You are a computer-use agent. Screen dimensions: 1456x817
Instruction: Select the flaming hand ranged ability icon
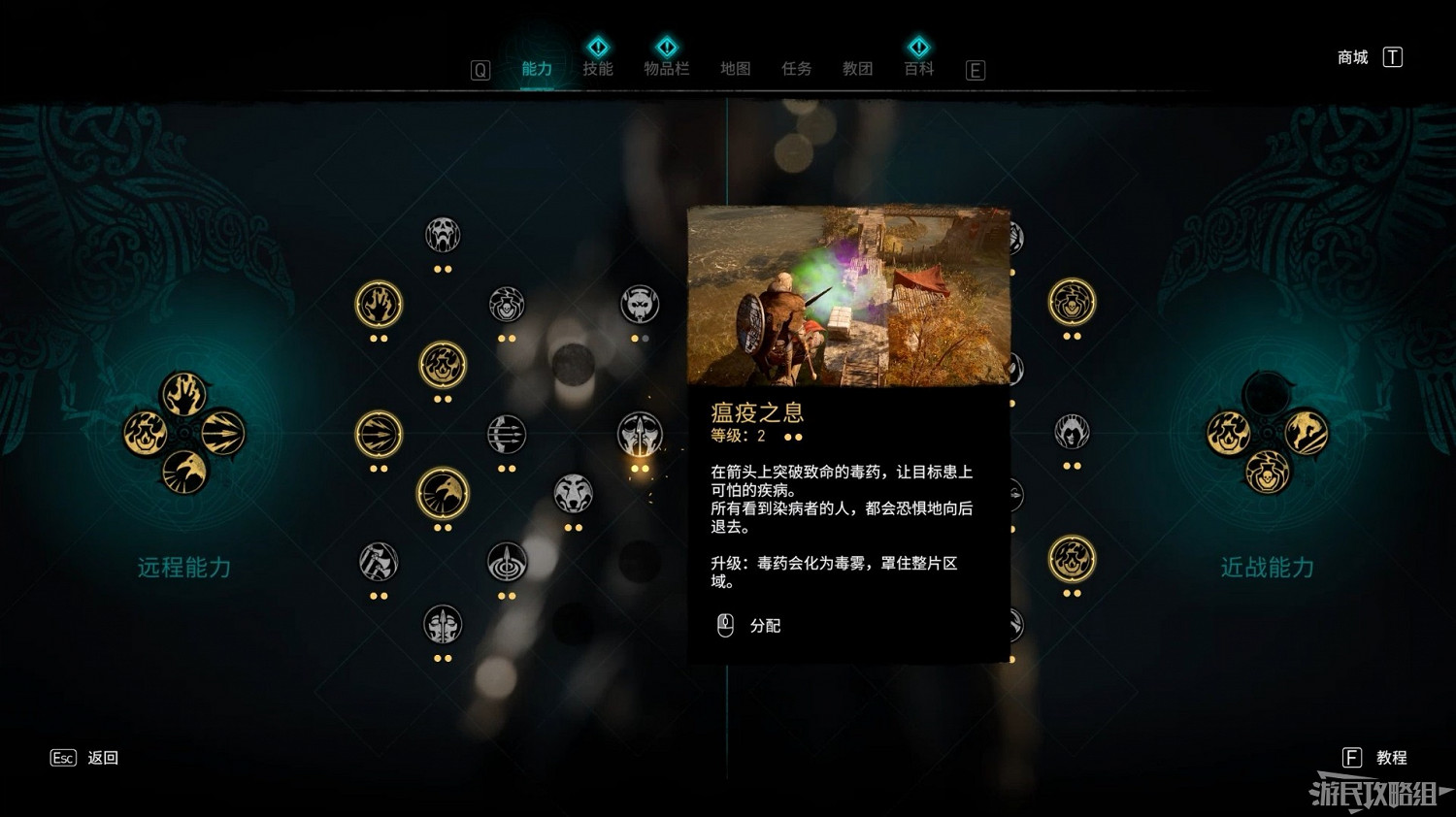(378, 304)
